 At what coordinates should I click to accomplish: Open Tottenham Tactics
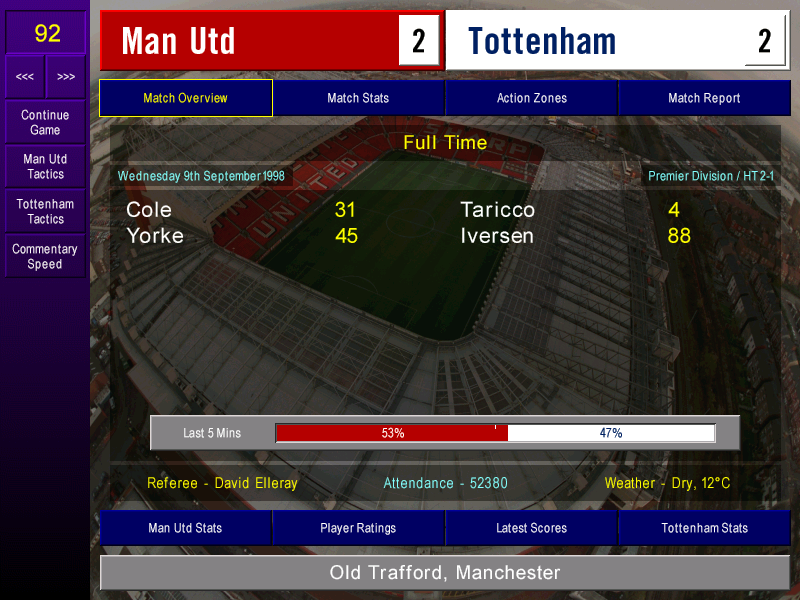[x=45, y=211]
